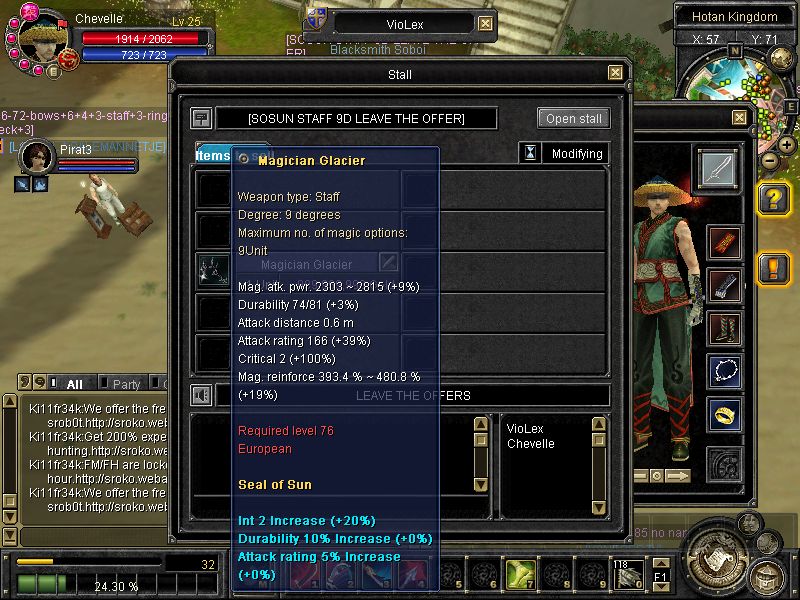Select the All chat tab
The image size is (800, 600).
(74, 384)
